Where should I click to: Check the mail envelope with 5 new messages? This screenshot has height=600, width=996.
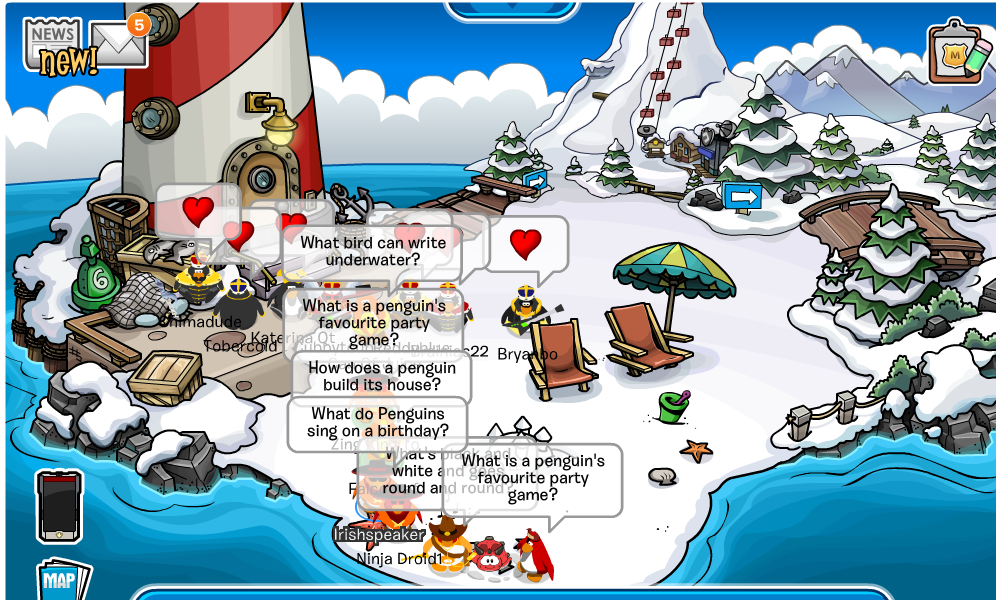[x=118, y=42]
